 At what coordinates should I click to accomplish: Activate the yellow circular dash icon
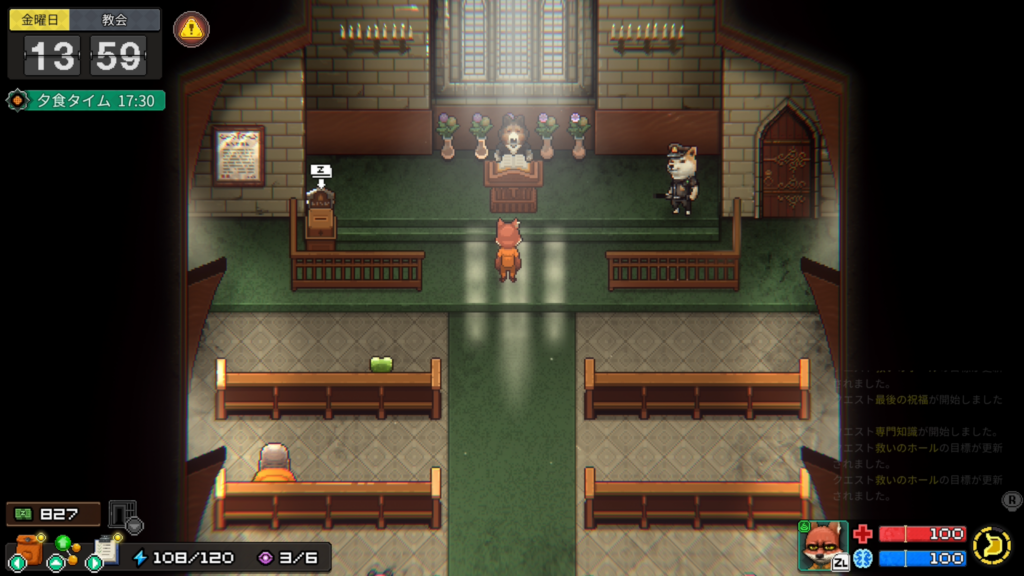(991, 546)
